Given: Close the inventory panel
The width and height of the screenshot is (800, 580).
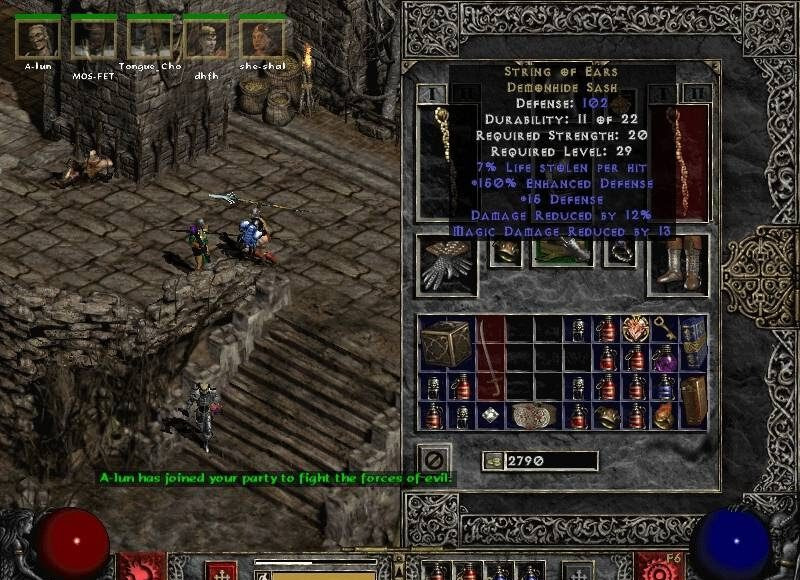Looking at the screenshot, I should [x=434, y=460].
